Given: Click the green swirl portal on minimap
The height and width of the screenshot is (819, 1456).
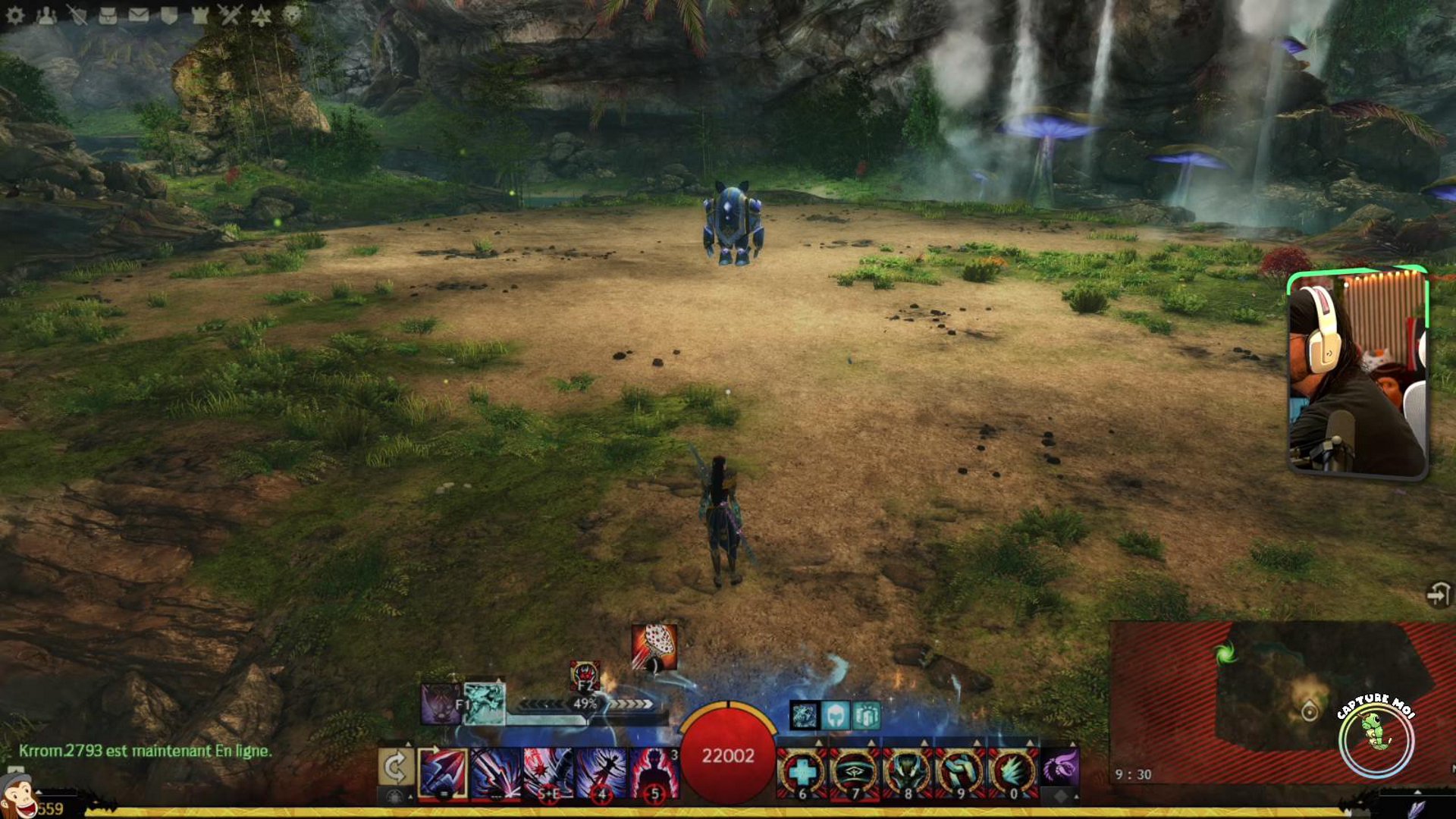Looking at the screenshot, I should [1225, 654].
